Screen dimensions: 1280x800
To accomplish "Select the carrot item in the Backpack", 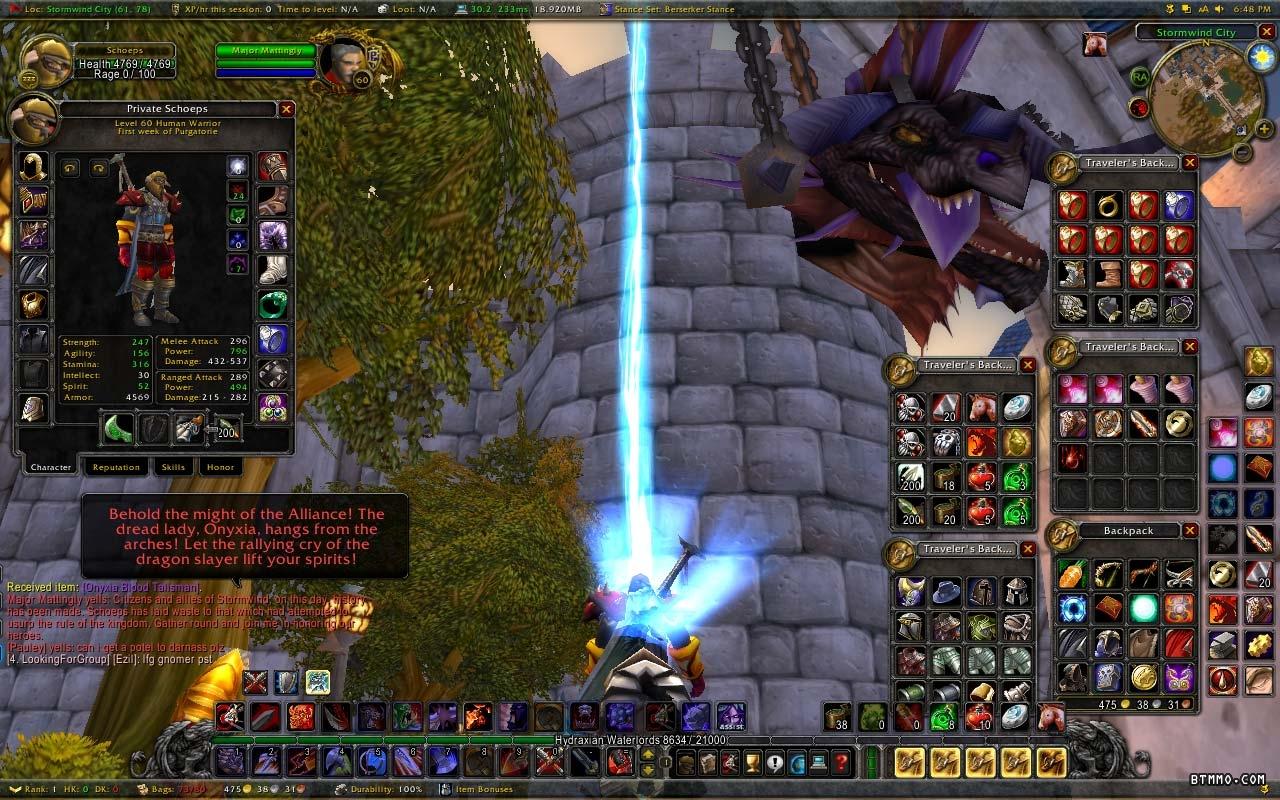I will click(x=1072, y=574).
